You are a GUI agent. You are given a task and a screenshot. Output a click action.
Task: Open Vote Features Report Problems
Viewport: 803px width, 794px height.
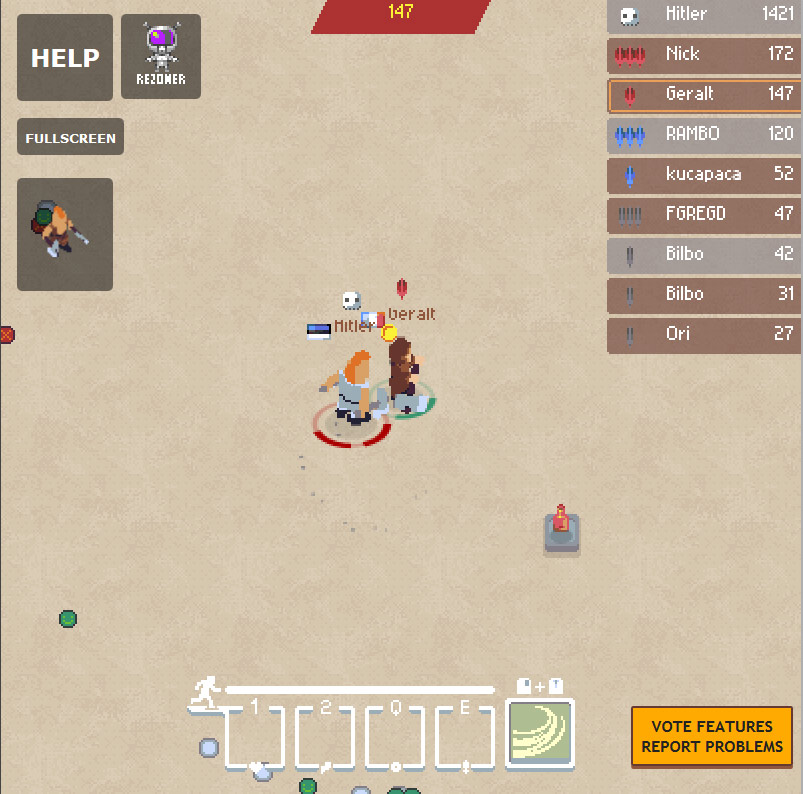point(712,736)
